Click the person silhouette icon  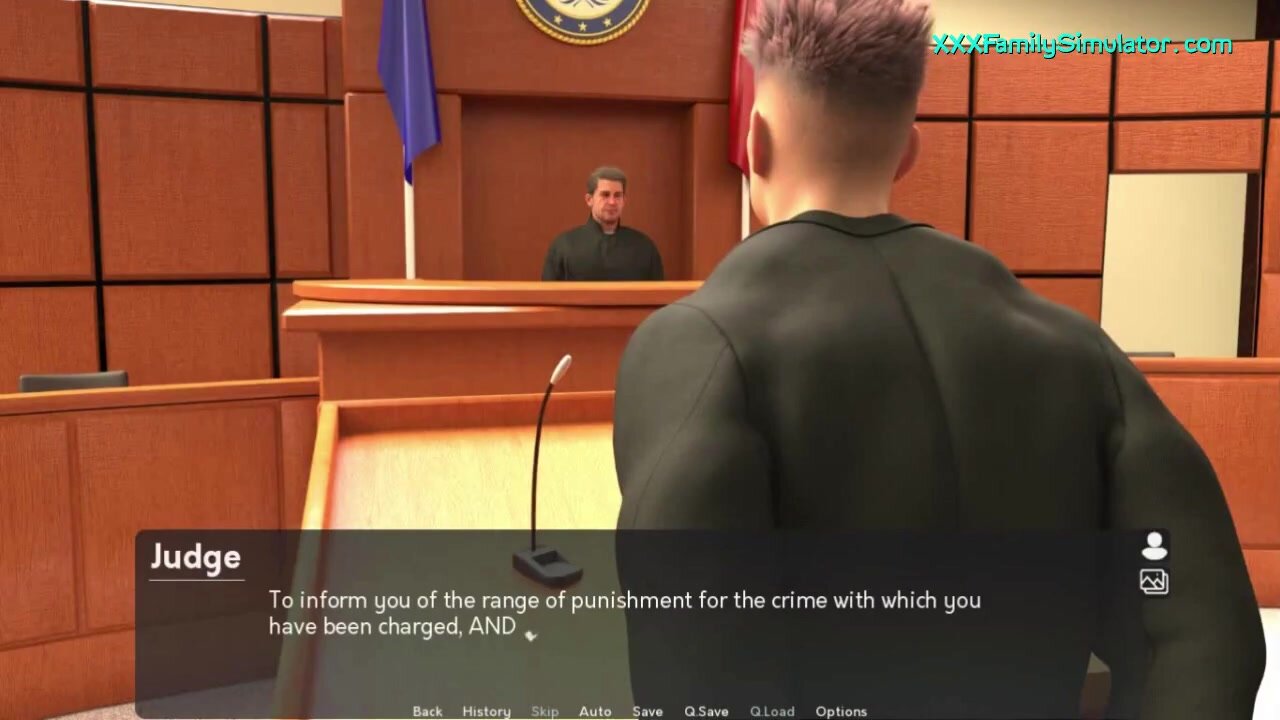pyautogui.click(x=1154, y=546)
